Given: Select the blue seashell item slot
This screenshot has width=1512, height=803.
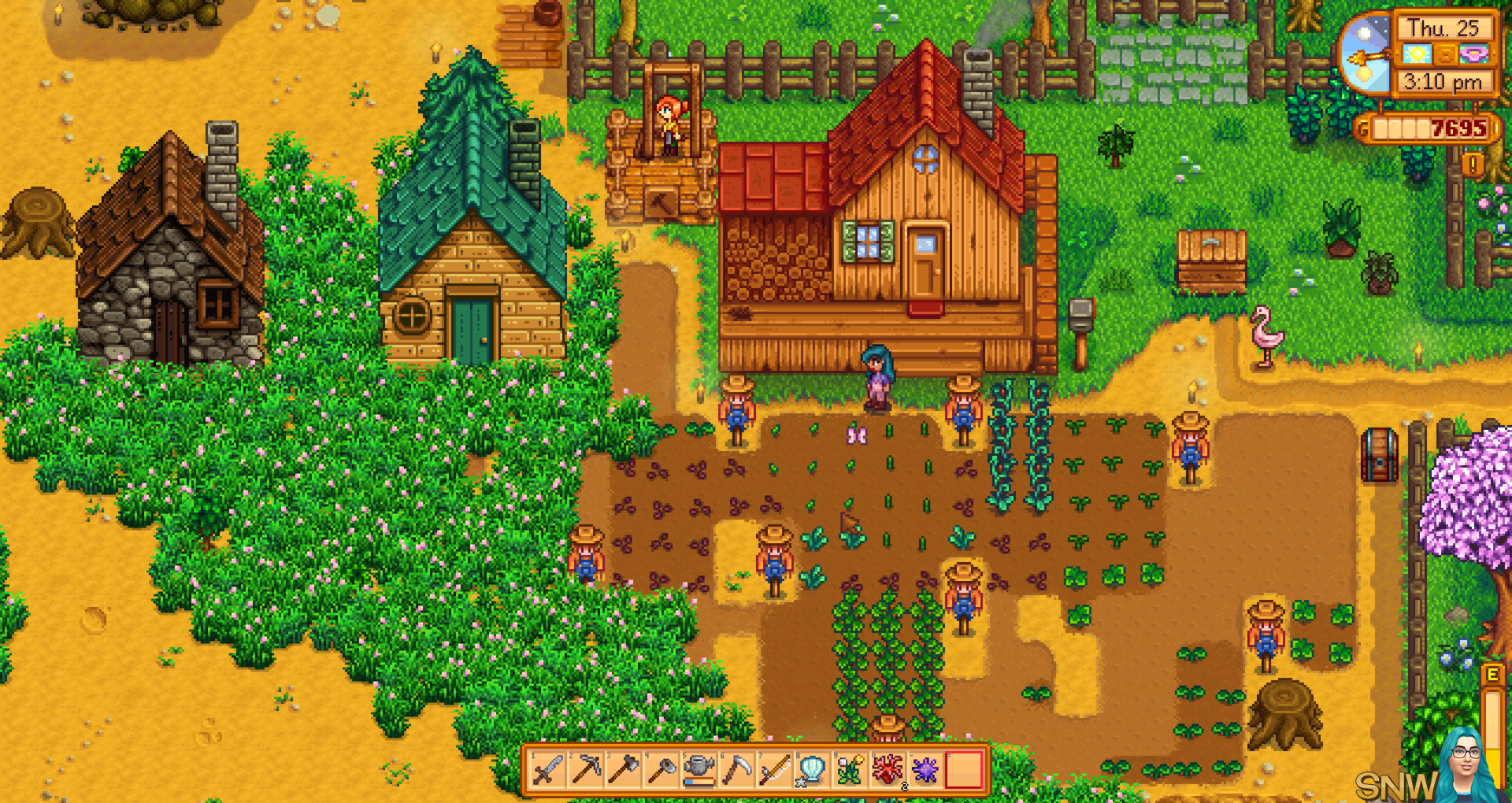Looking at the screenshot, I should point(812,769).
